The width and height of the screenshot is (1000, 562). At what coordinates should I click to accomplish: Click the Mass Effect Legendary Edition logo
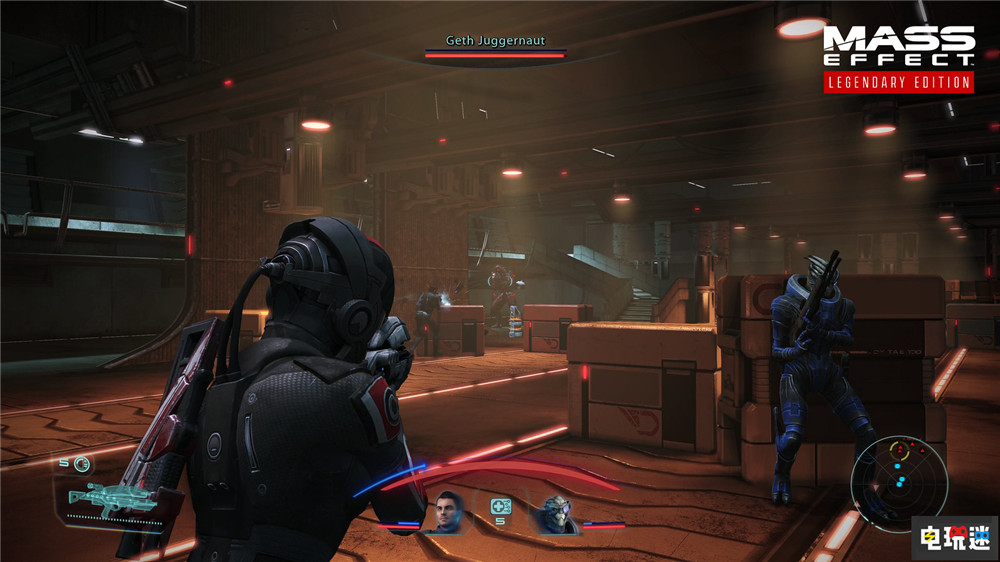[x=898, y=59]
